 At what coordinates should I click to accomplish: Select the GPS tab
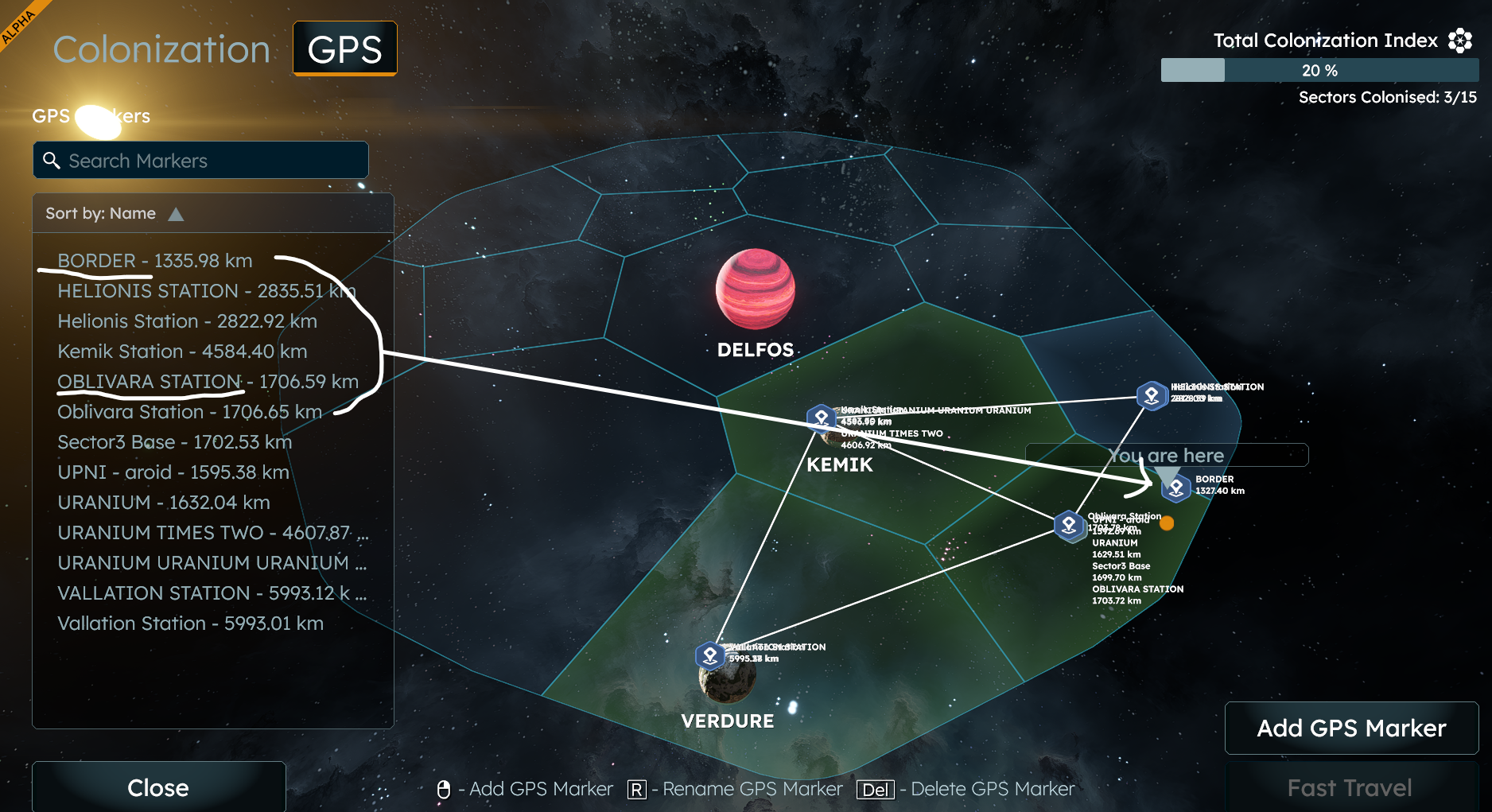[x=344, y=49]
